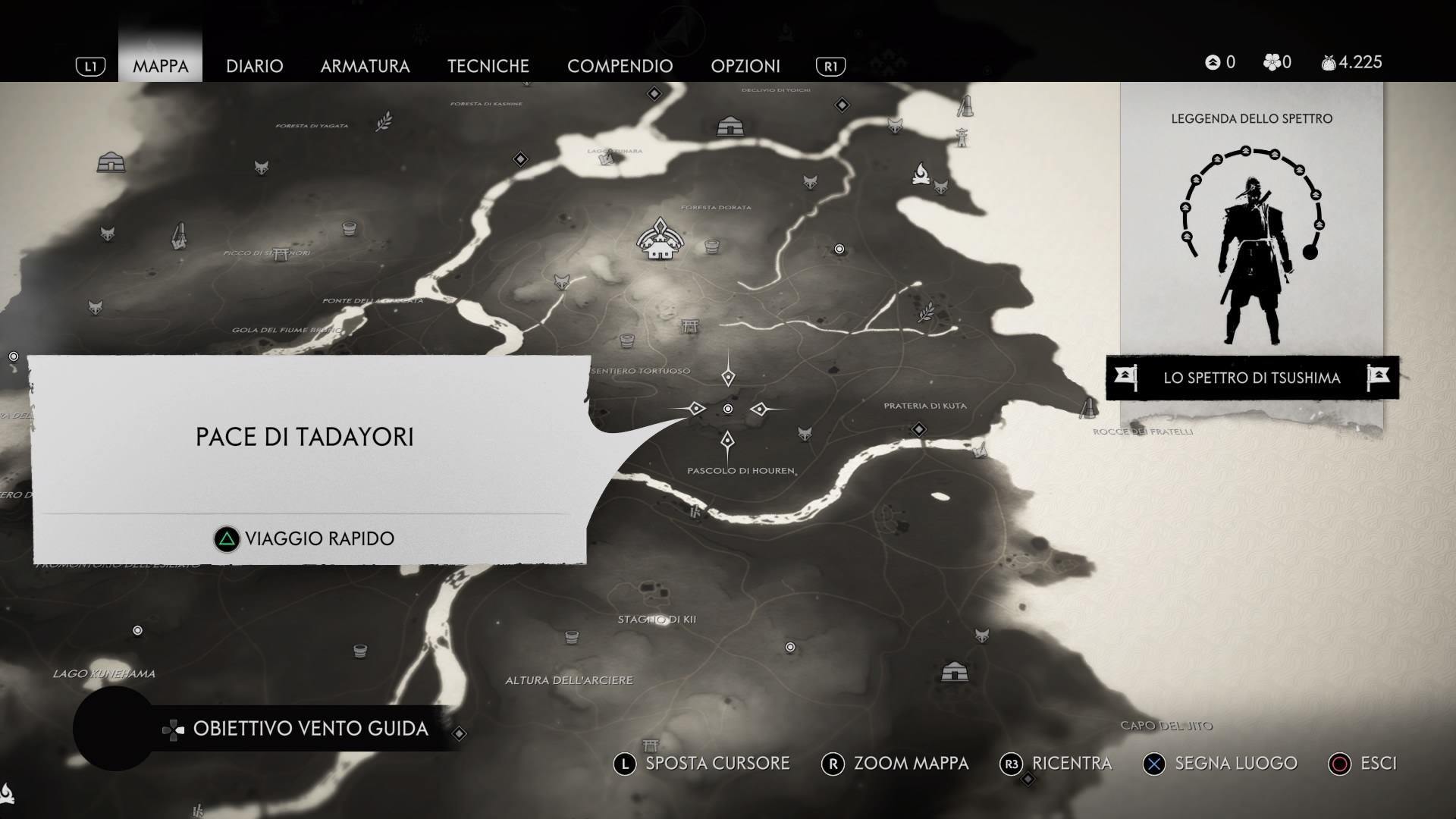Select the torii gate marker near Sentiero Tortuoso

689,326
